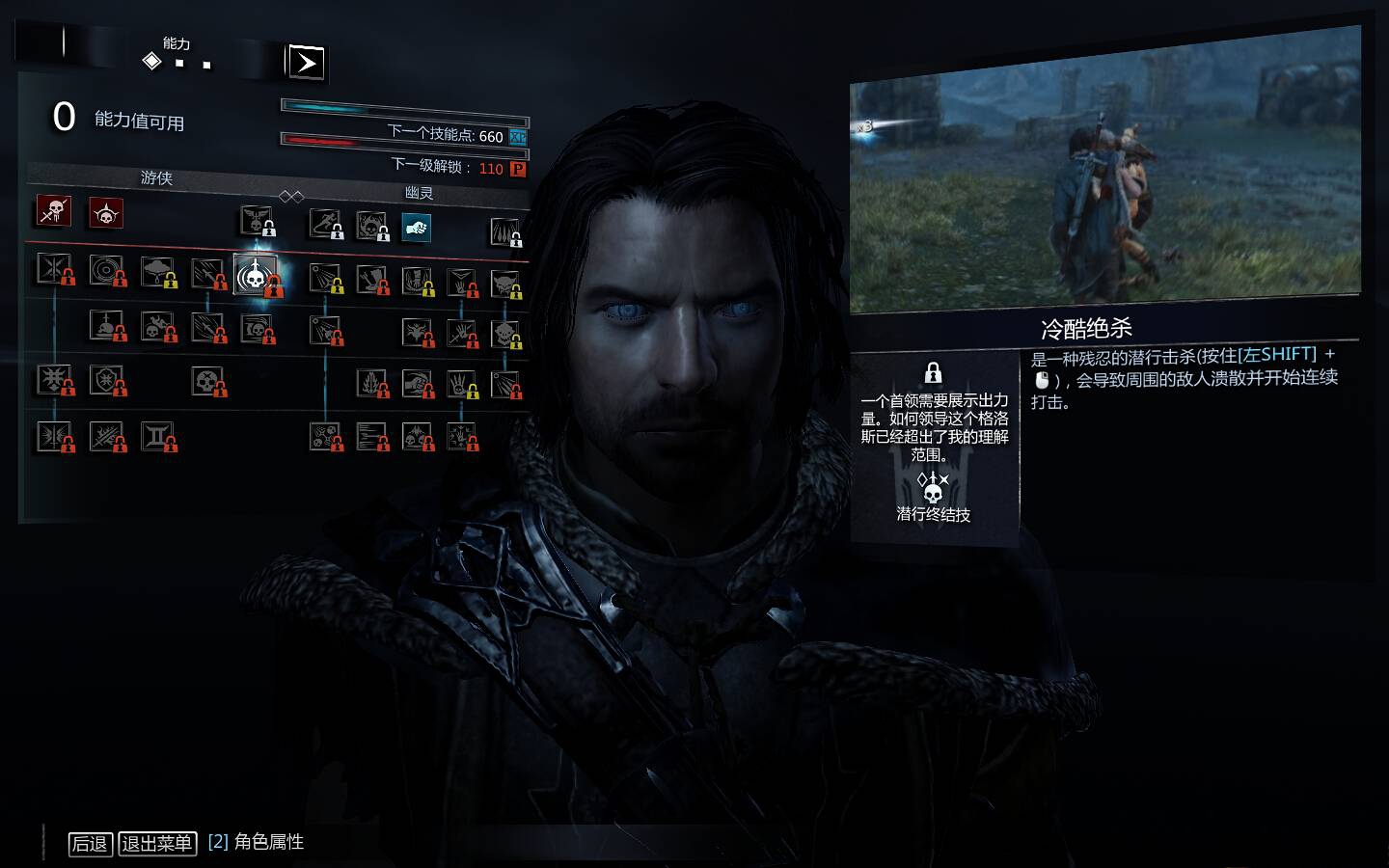The height and width of the screenshot is (868, 1389).
Task: Open the [2] 角色属性 character attributes screen
Action: coord(256,842)
